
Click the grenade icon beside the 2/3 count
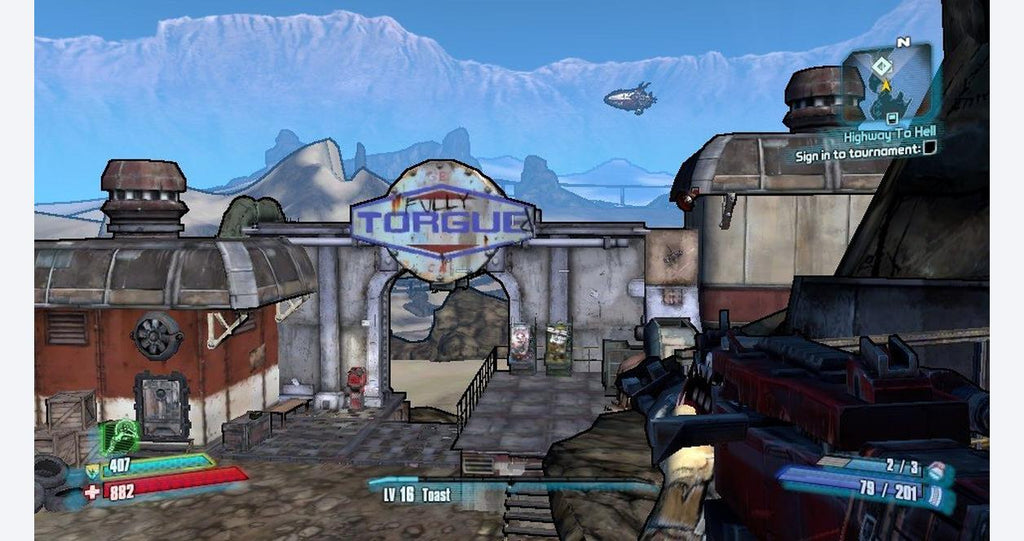pyautogui.click(x=935, y=468)
